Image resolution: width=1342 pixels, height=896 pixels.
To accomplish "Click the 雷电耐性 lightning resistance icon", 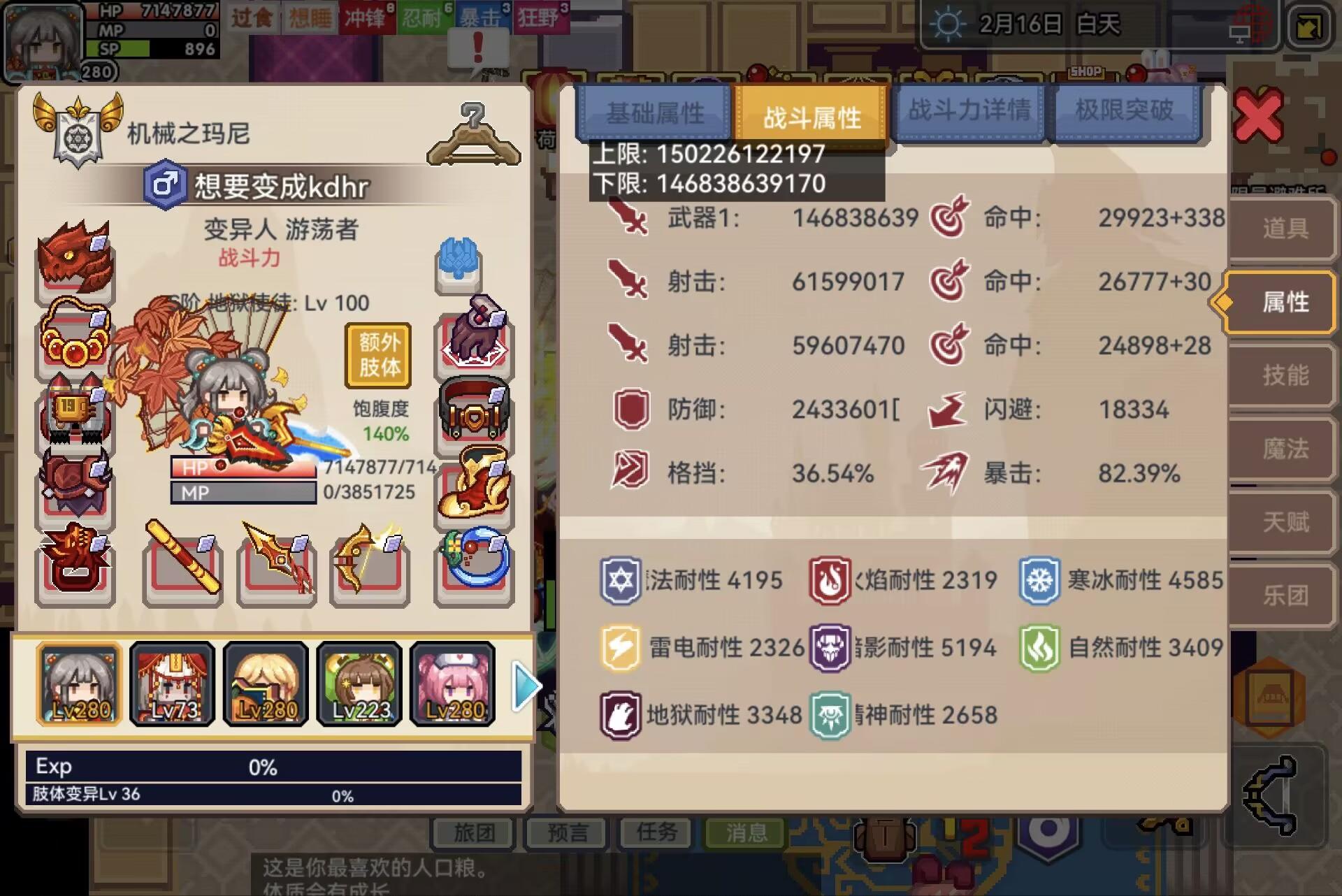I will (621, 646).
